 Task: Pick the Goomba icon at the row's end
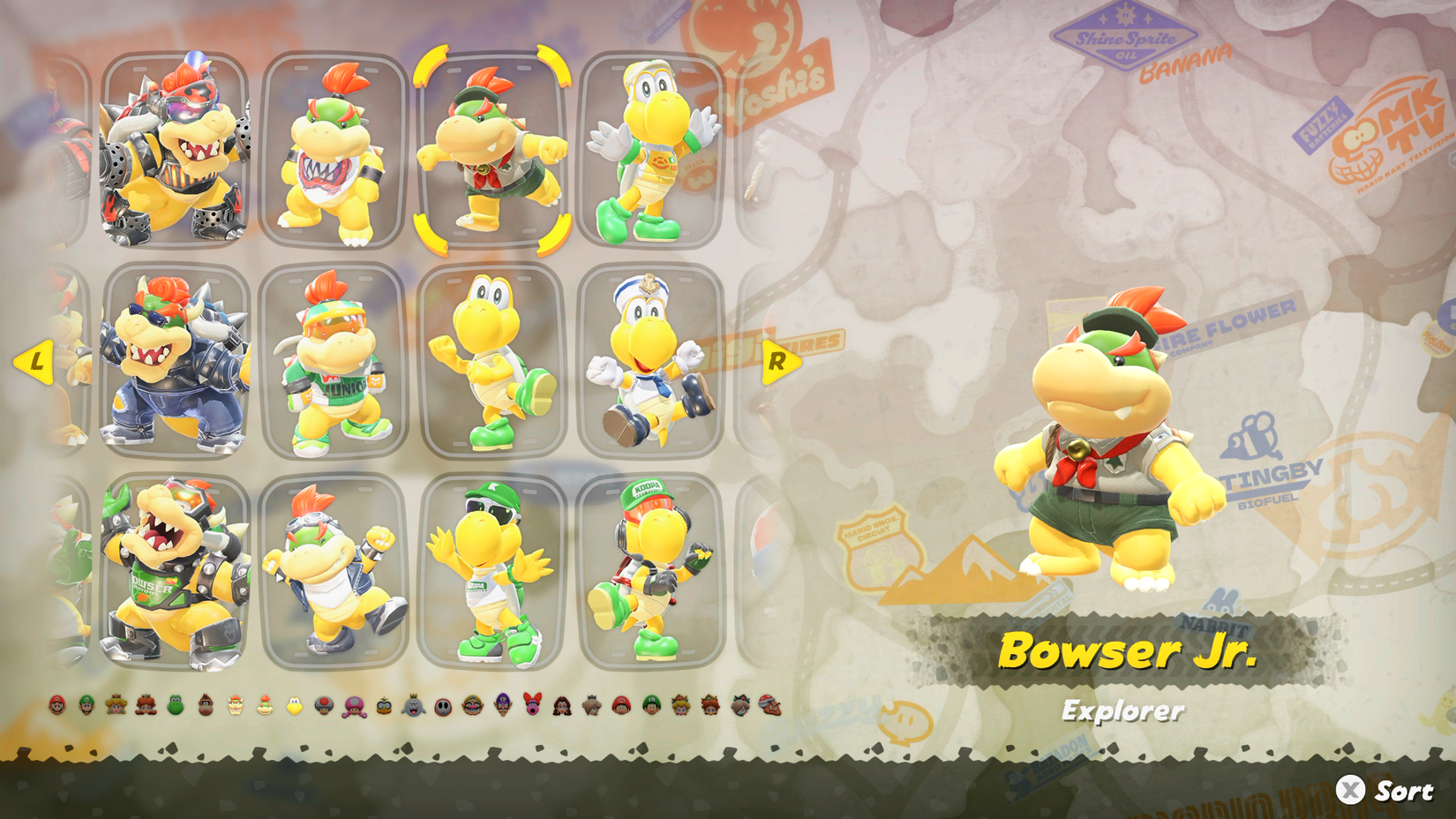(769, 706)
